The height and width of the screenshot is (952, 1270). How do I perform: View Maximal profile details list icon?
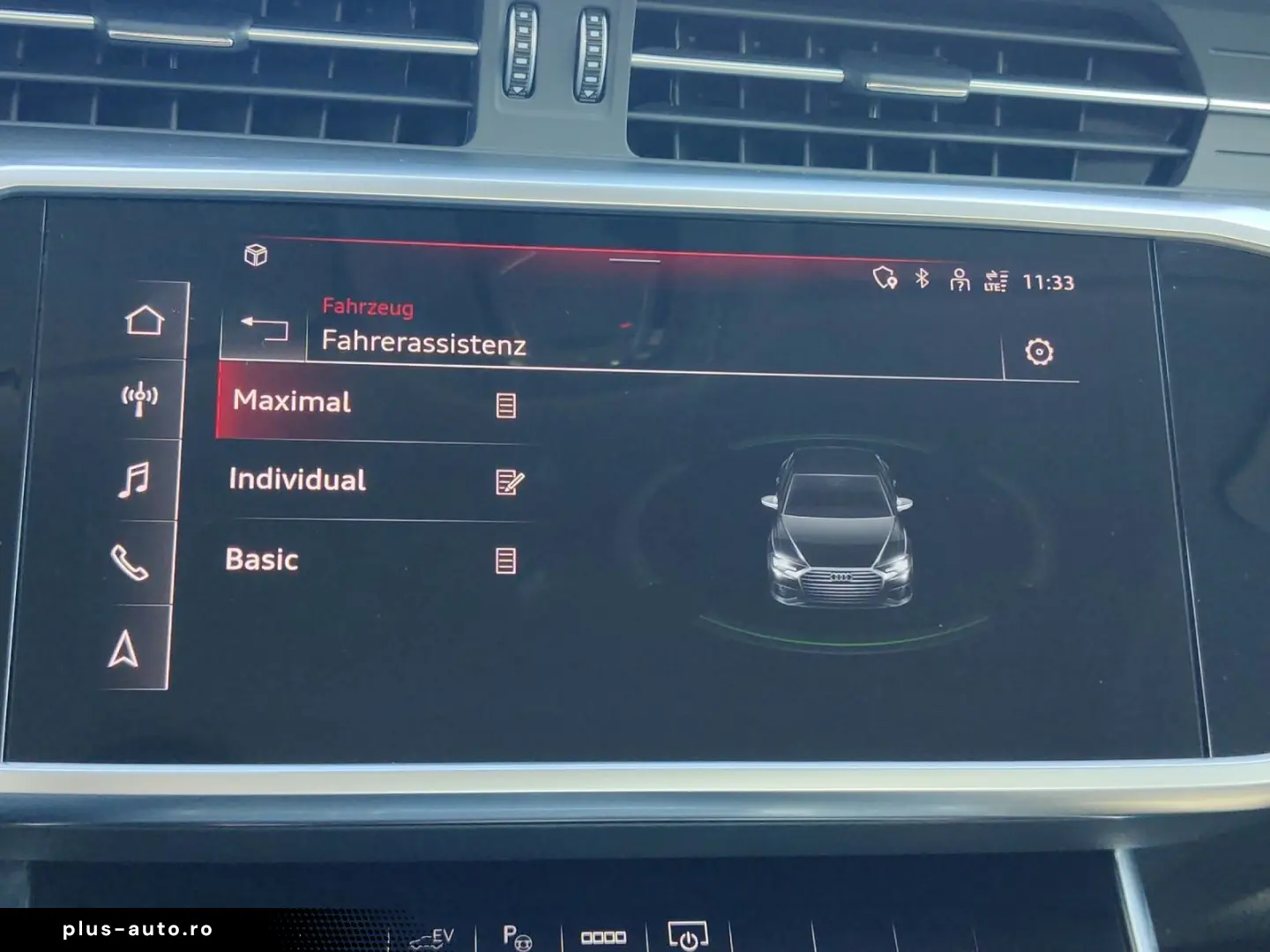coord(506,405)
